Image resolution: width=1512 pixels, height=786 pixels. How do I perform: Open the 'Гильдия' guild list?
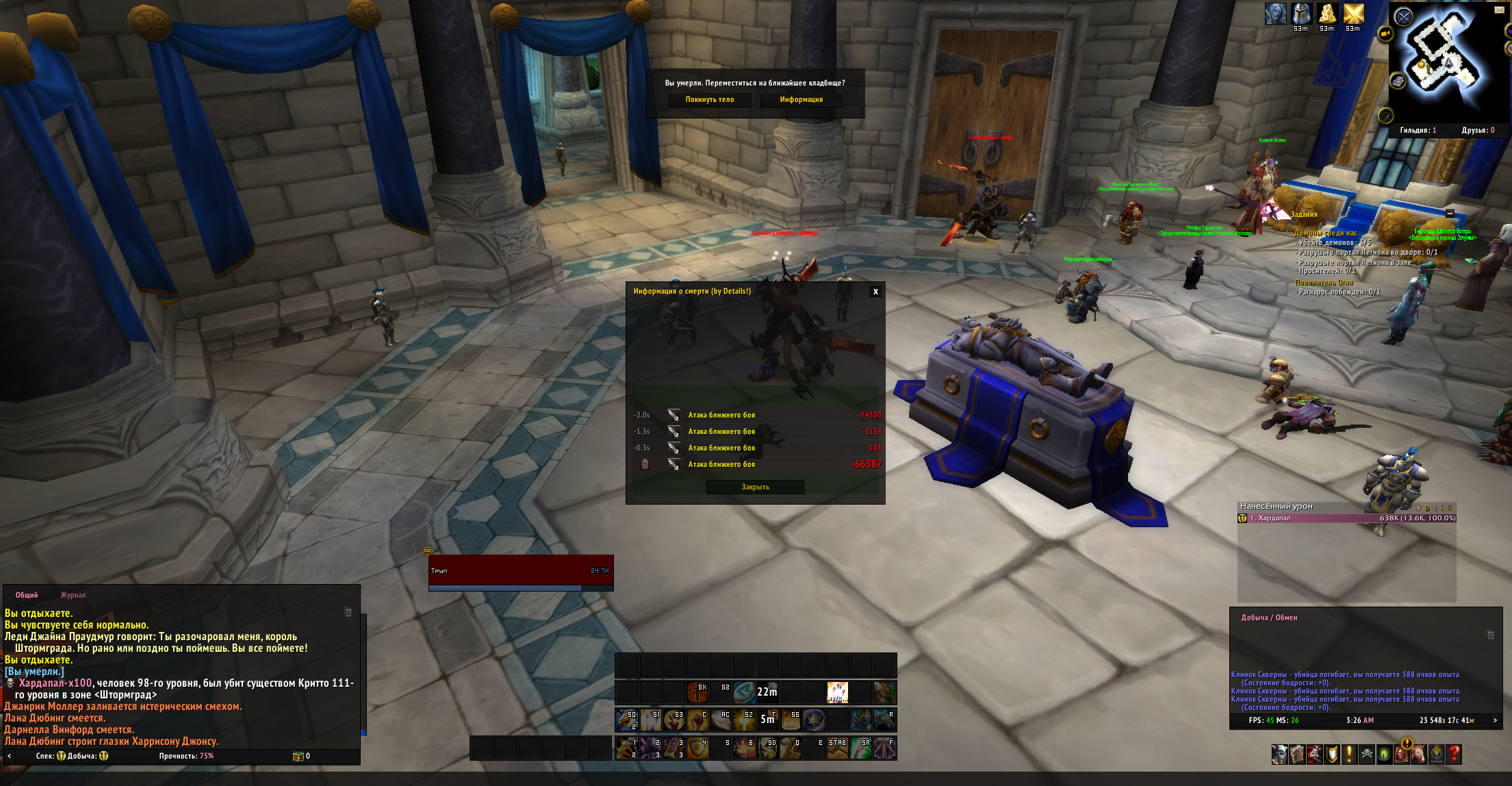1418,130
